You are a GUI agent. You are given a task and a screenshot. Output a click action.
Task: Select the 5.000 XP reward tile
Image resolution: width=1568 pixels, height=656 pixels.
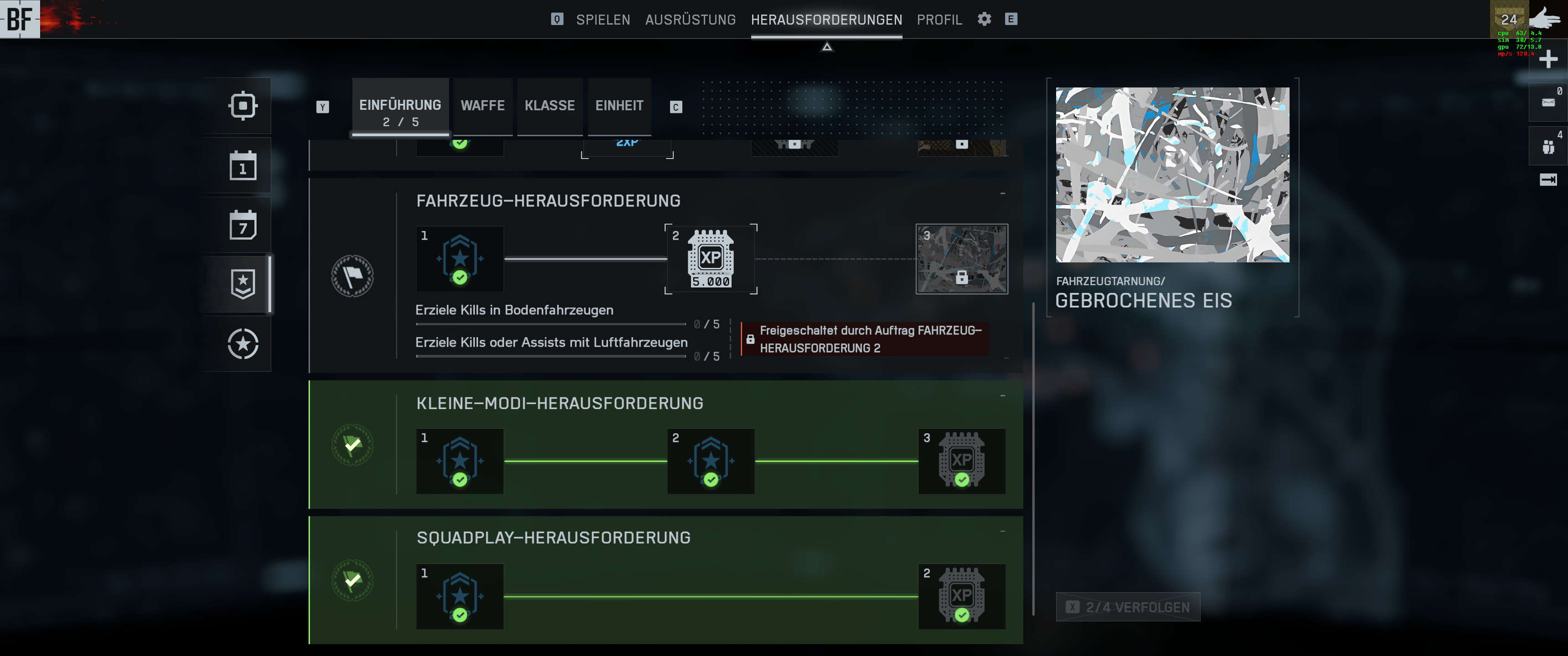[x=710, y=259]
